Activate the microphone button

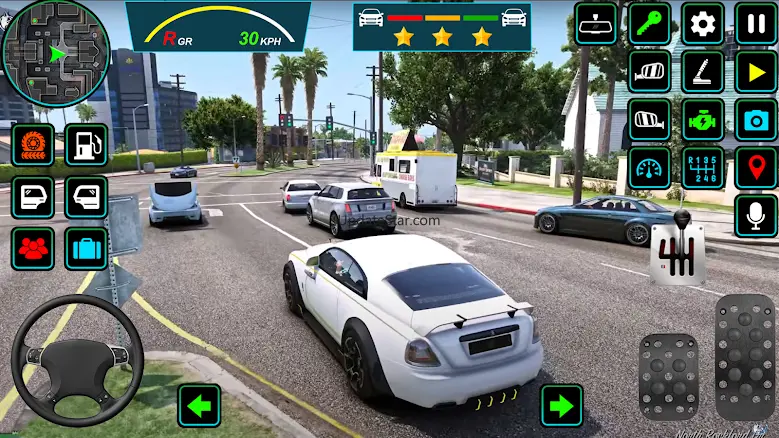coord(755,215)
